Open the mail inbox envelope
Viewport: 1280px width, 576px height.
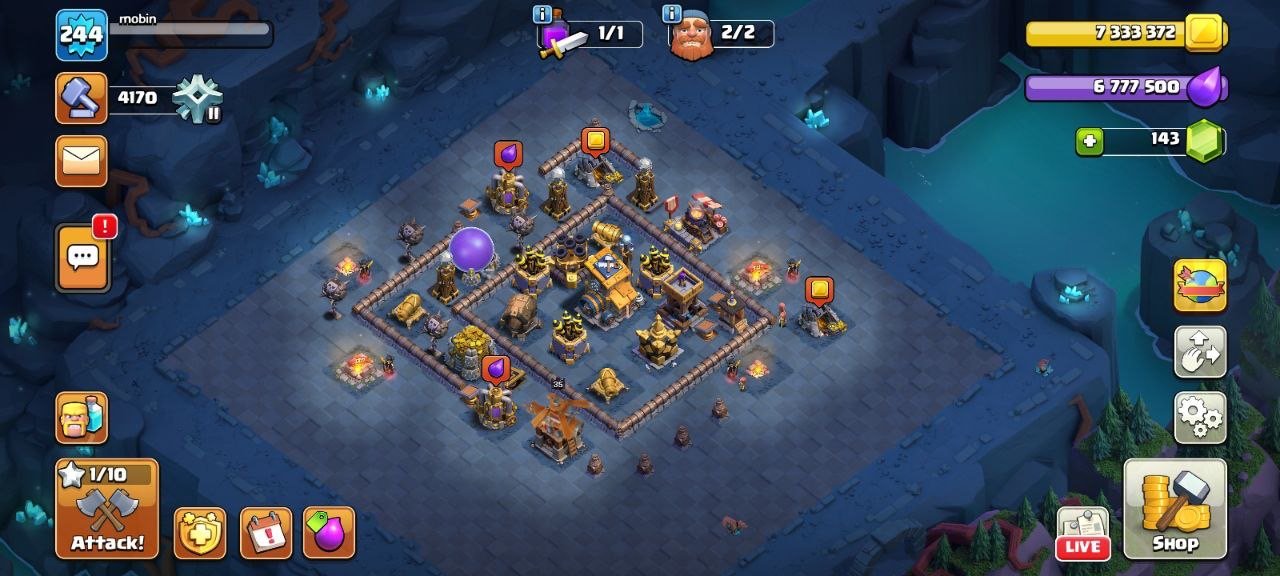coord(81,162)
